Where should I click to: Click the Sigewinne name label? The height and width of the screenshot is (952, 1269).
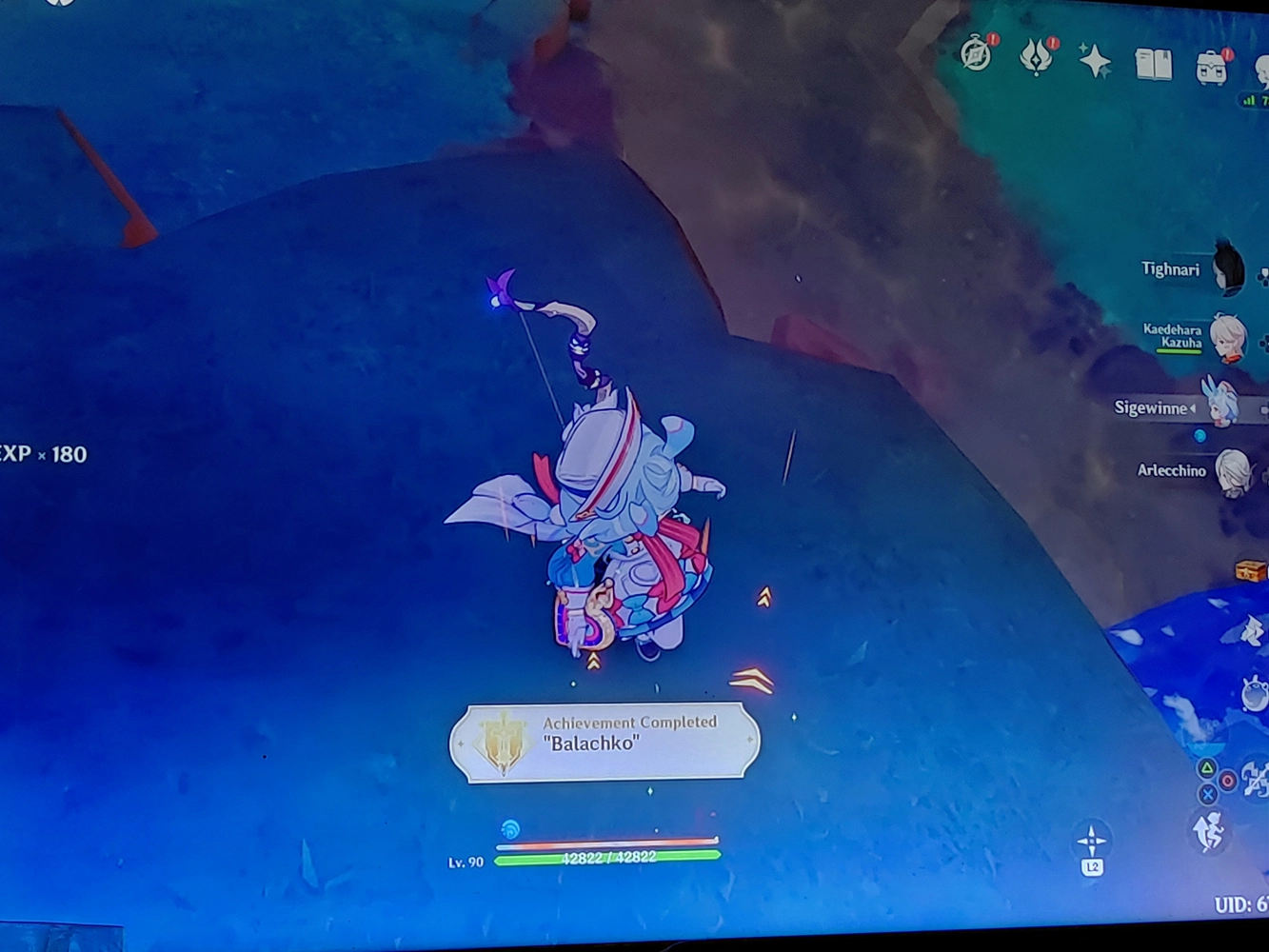point(1152,407)
